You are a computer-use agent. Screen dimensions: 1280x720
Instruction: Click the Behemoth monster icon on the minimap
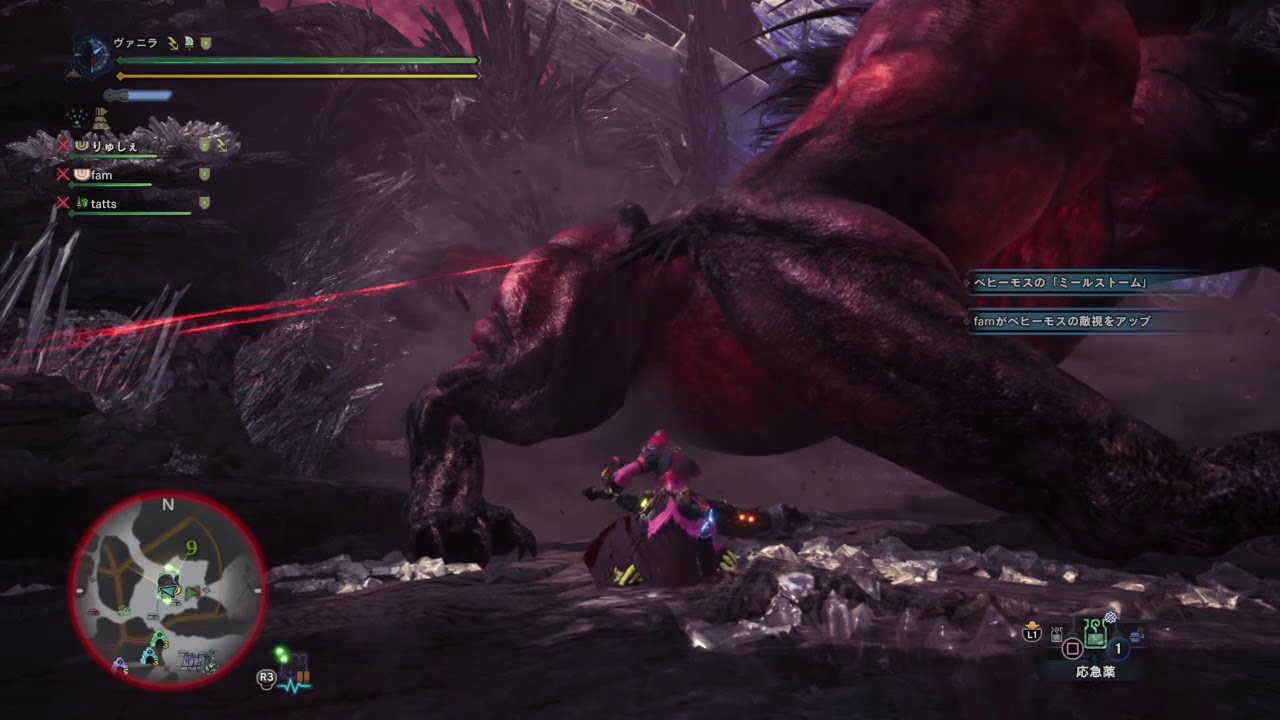168,580
